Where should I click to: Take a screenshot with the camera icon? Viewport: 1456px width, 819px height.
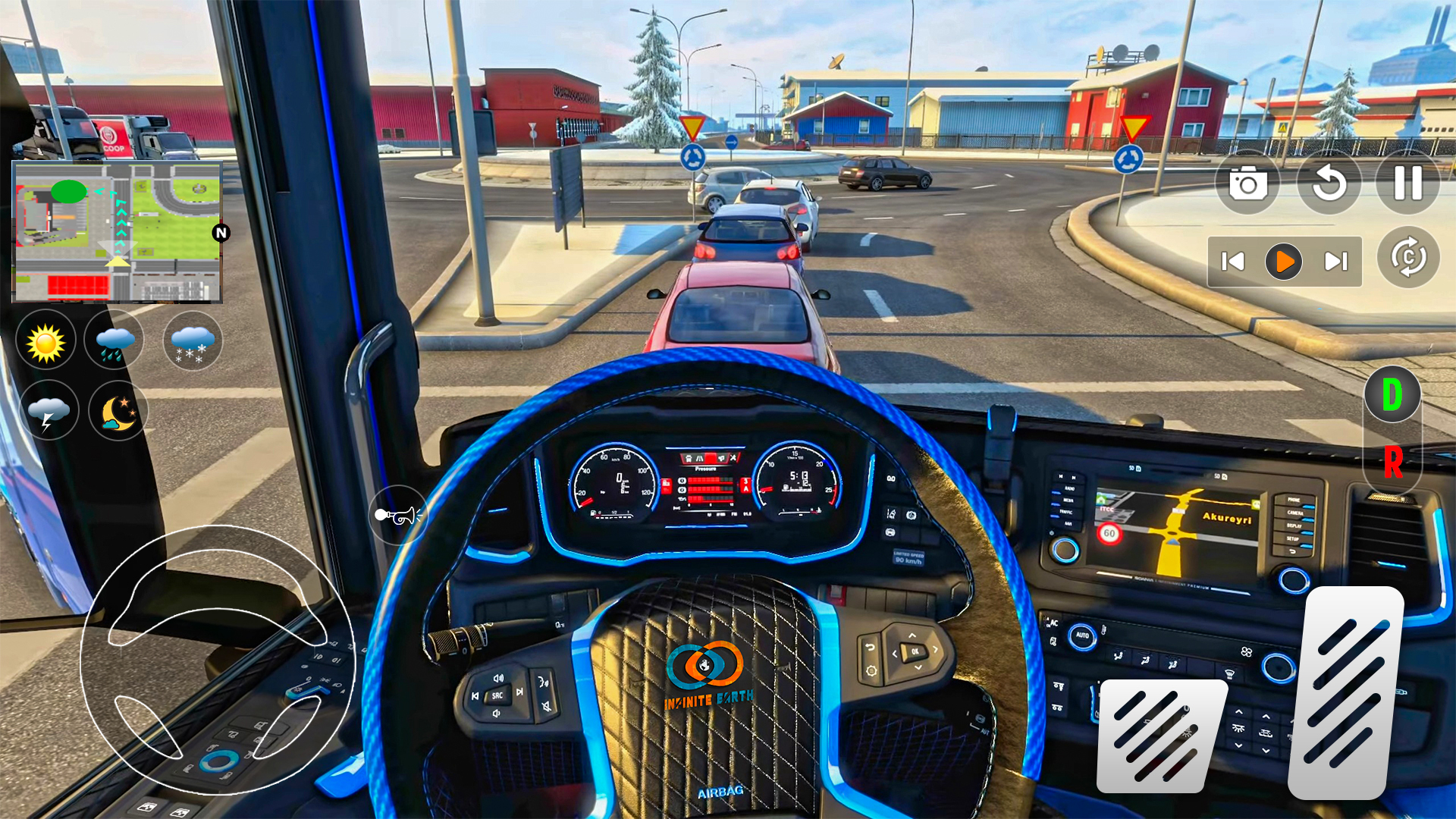[x=1249, y=183]
